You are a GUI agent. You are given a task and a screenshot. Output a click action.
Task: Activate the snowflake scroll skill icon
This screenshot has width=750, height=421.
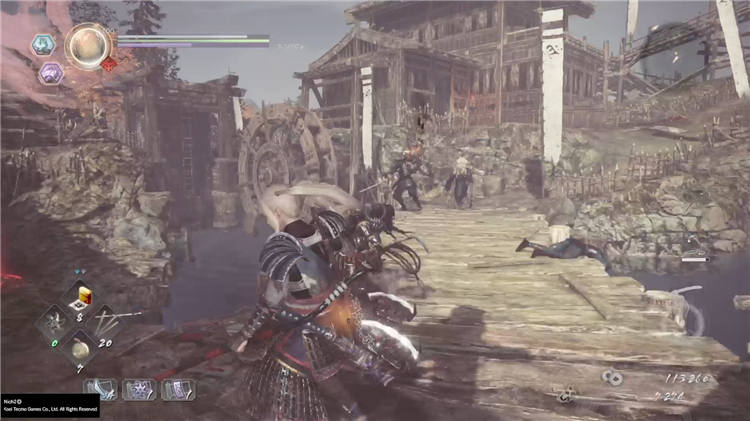[139, 389]
